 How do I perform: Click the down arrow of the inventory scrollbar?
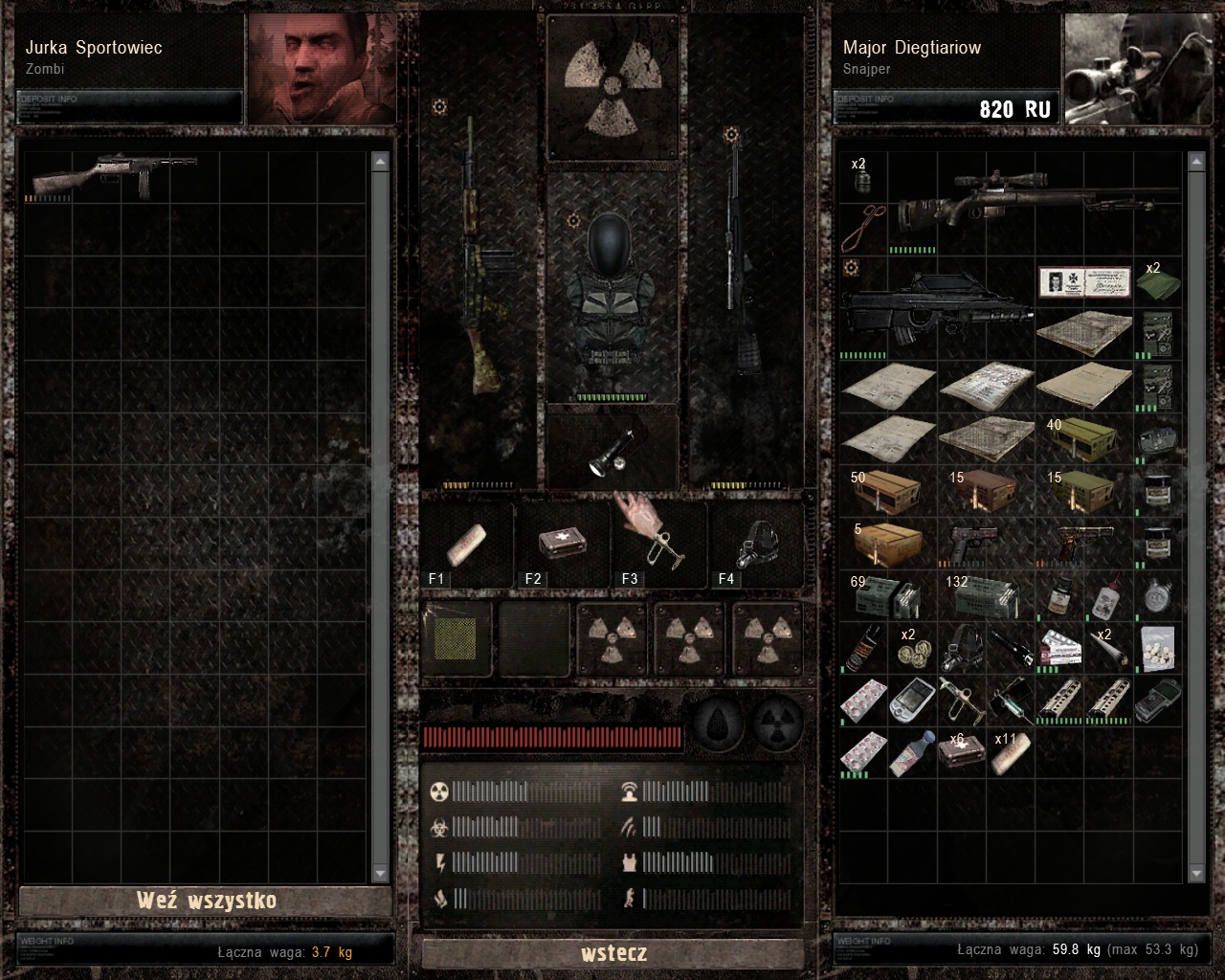(x=1196, y=874)
